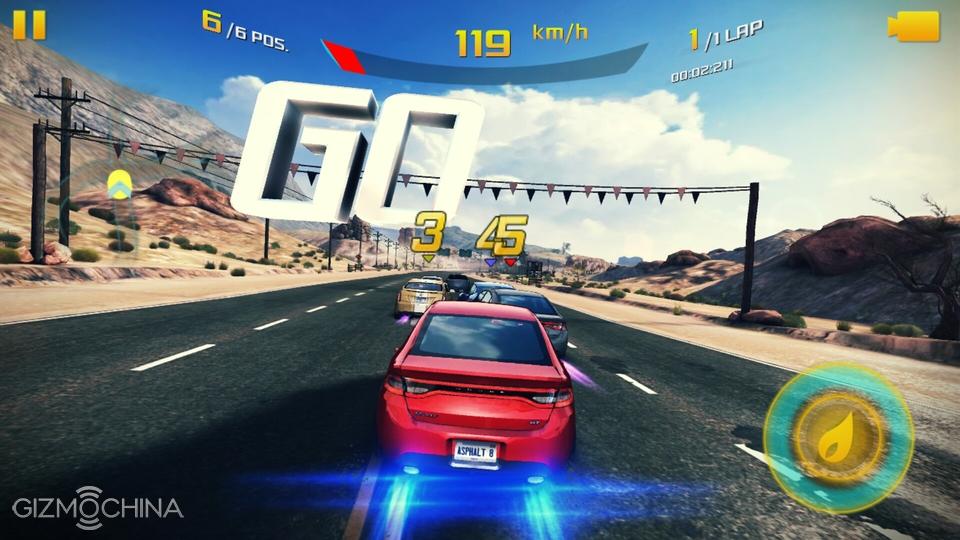This screenshot has height=540, width=960.
Task: Switch the camera view
Action: coord(914,26)
